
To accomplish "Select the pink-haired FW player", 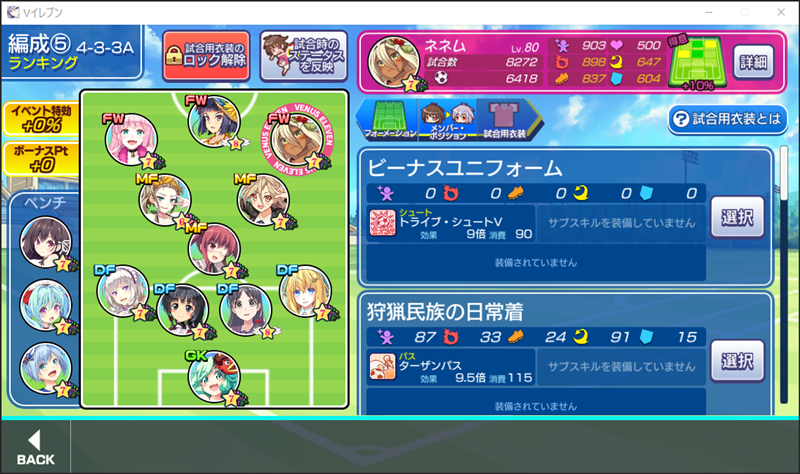I will (131, 139).
